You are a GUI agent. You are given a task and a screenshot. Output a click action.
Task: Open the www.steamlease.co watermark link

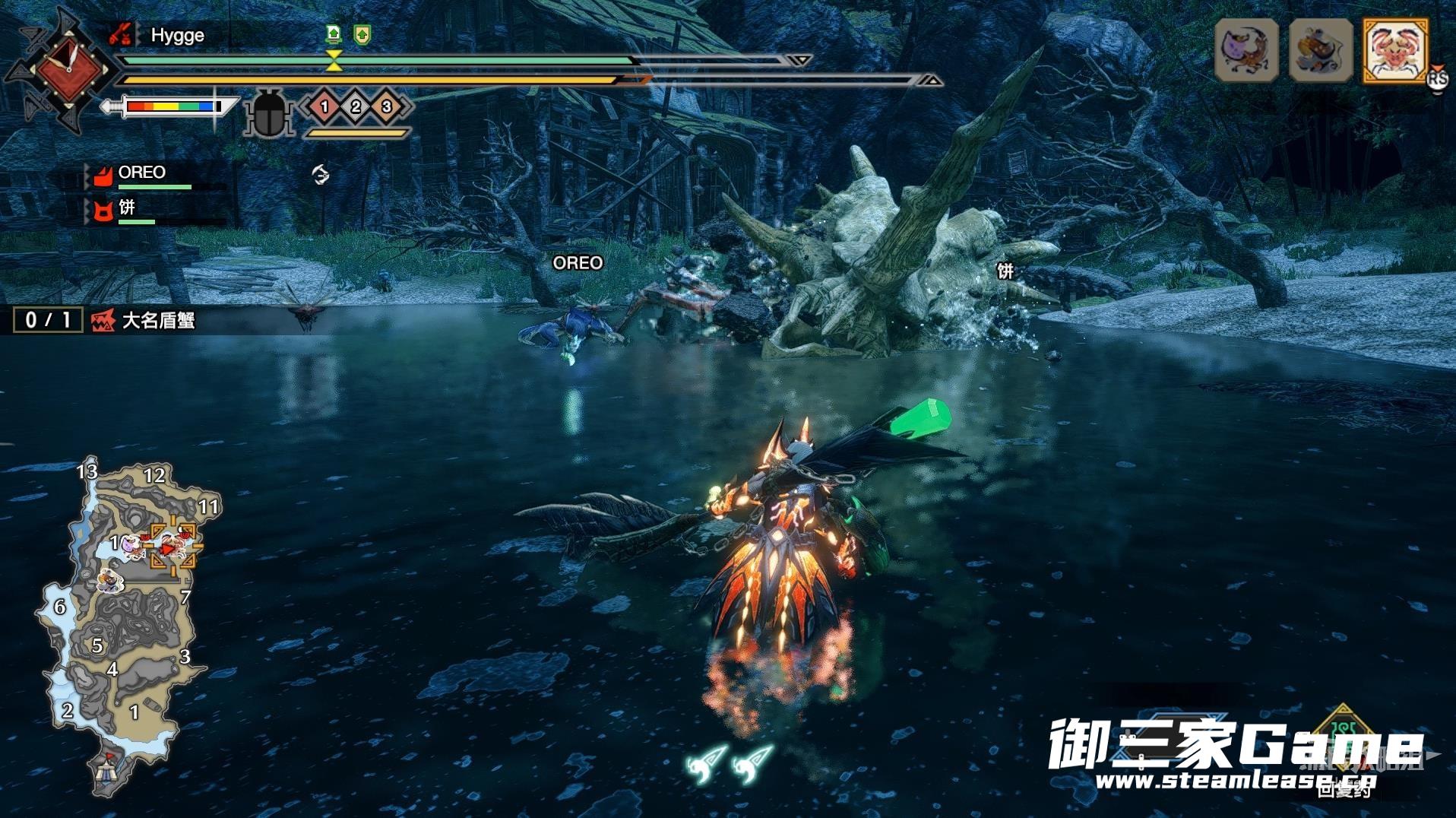[x=1235, y=781]
